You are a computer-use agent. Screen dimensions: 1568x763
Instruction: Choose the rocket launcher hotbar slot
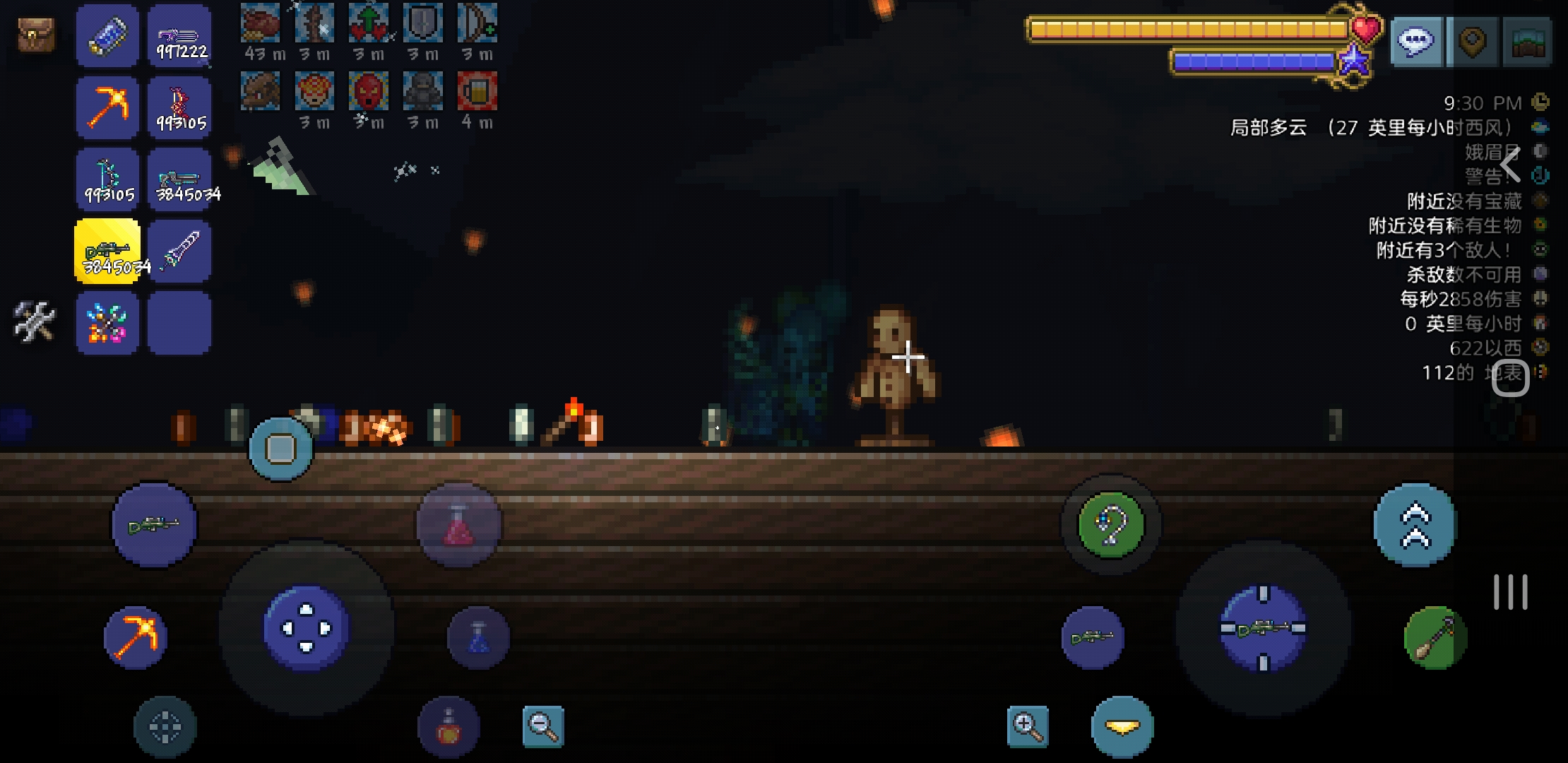coord(180,251)
